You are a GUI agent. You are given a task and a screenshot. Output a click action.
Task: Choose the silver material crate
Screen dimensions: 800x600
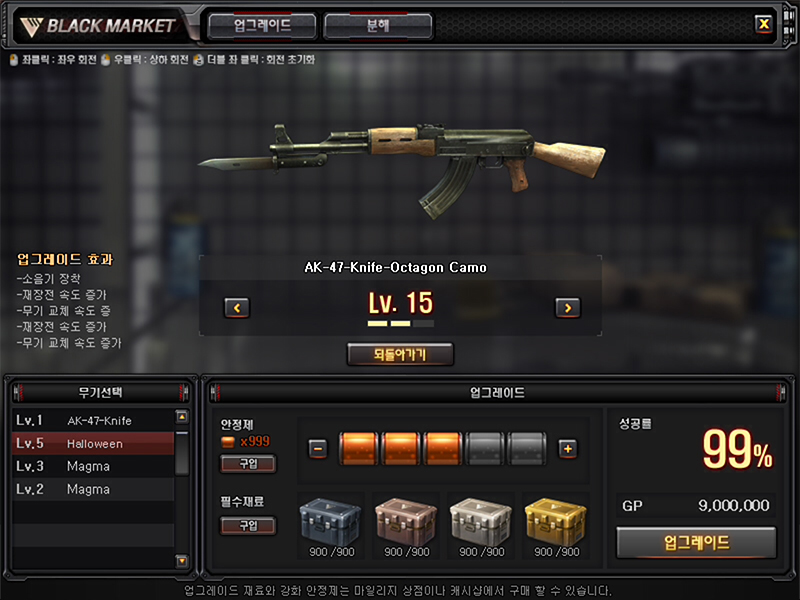[478, 520]
